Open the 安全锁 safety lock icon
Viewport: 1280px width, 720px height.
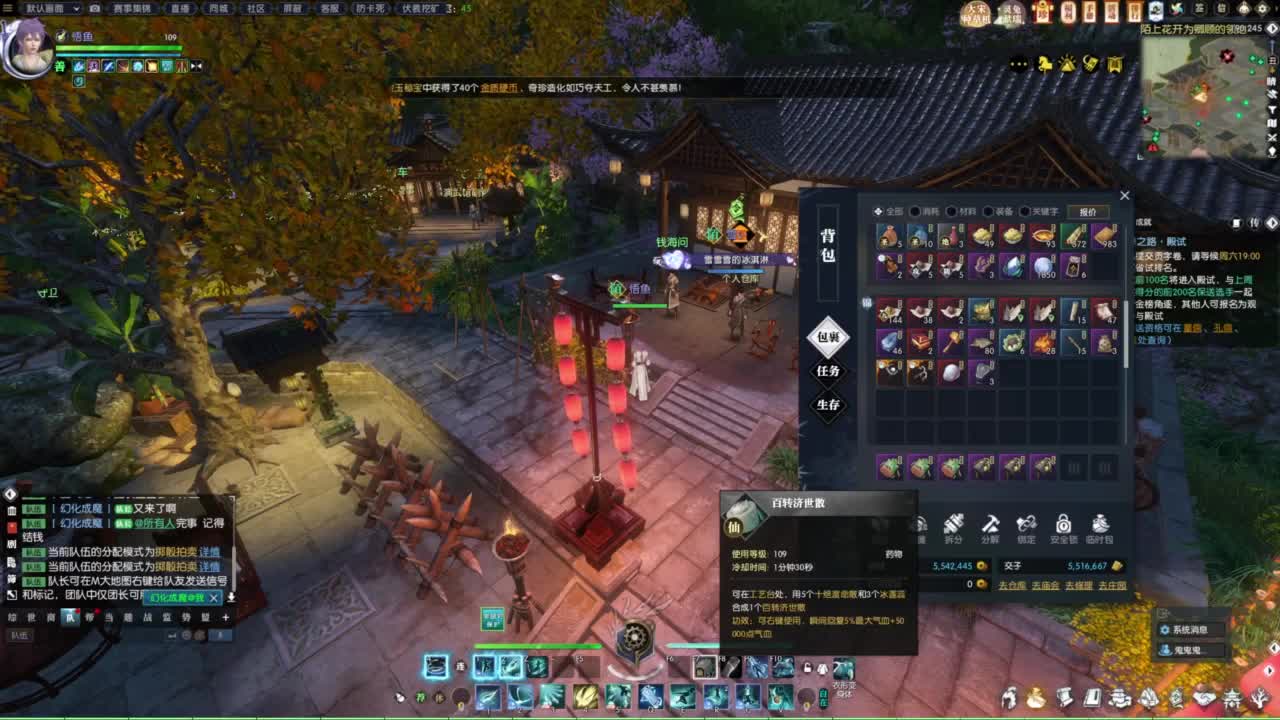pos(1062,522)
